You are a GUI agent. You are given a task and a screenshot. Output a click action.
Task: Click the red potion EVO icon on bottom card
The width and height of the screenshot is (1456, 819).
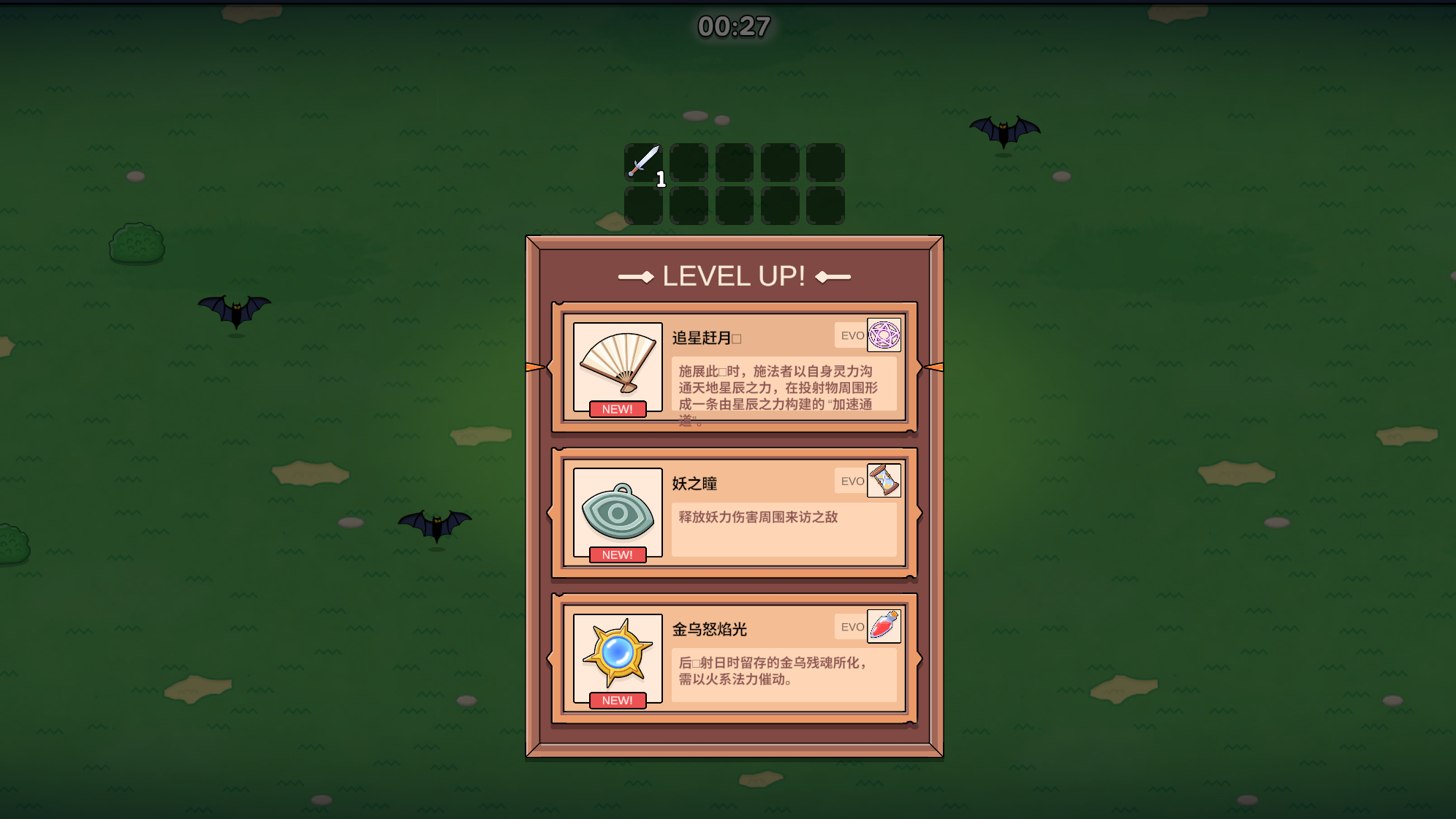(x=882, y=626)
